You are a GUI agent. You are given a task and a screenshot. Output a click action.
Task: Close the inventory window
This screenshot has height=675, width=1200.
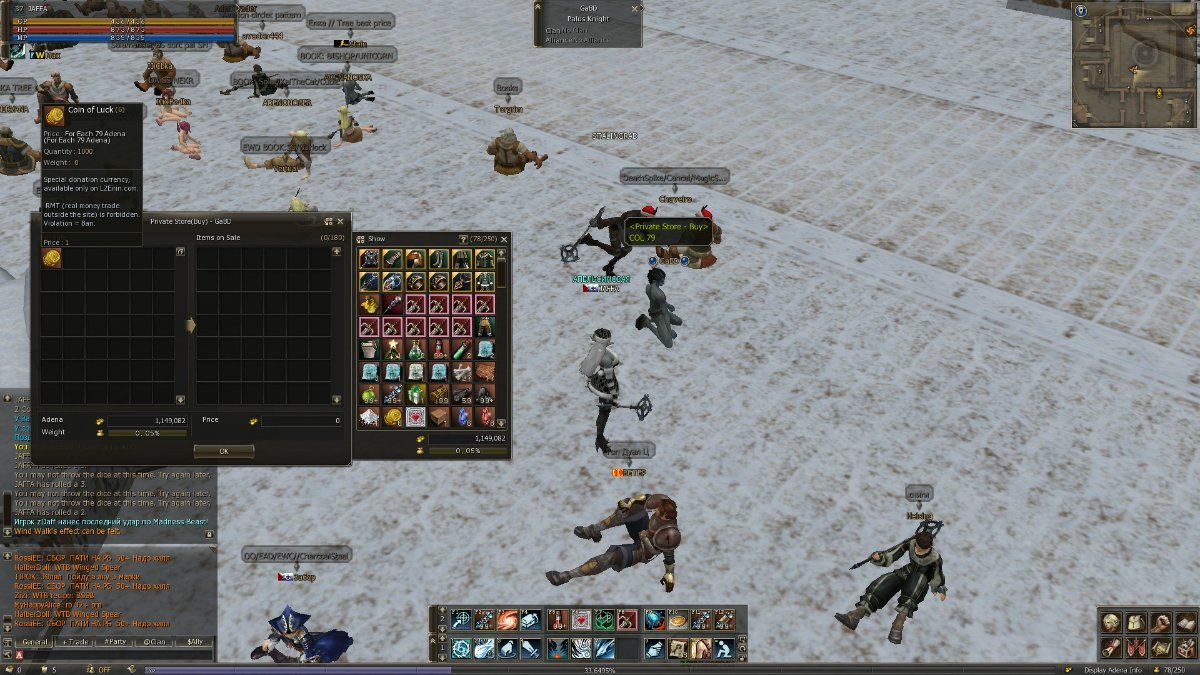[x=504, y=239]
